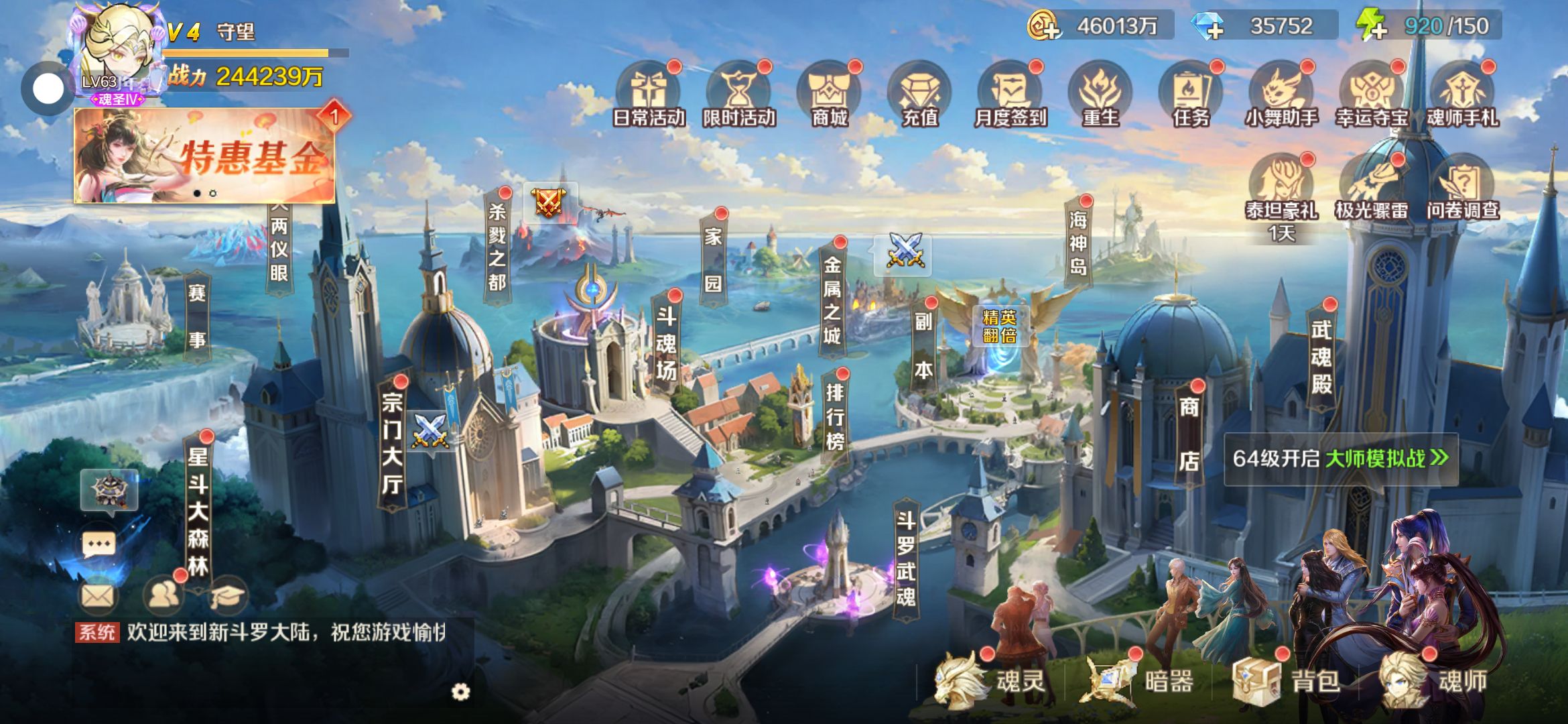Viewport: 1568px width, 724px height.
Task: Open the 背包 backpack
Action: [1287, 681]
